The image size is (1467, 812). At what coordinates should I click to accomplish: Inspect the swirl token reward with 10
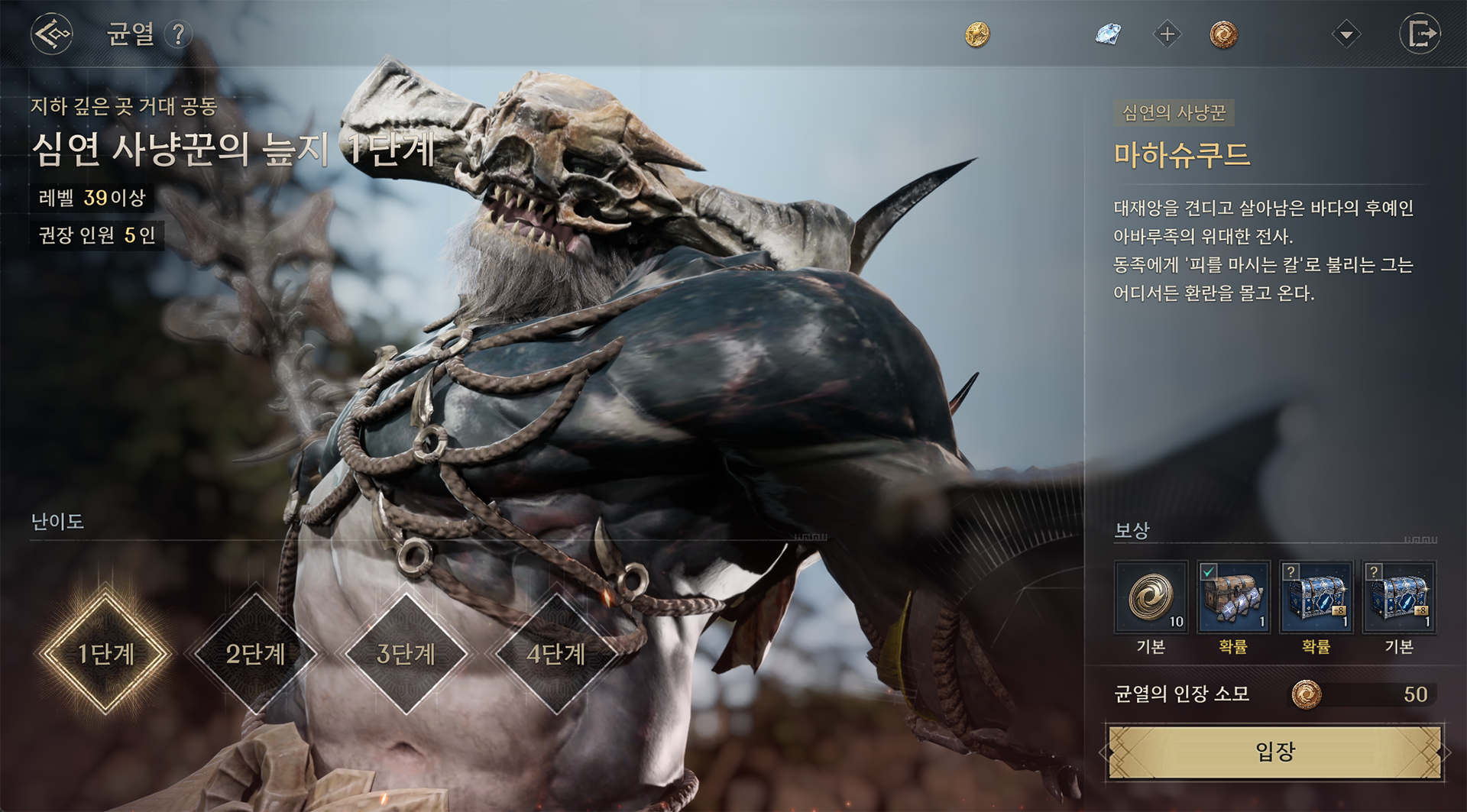click(1151, 597)
